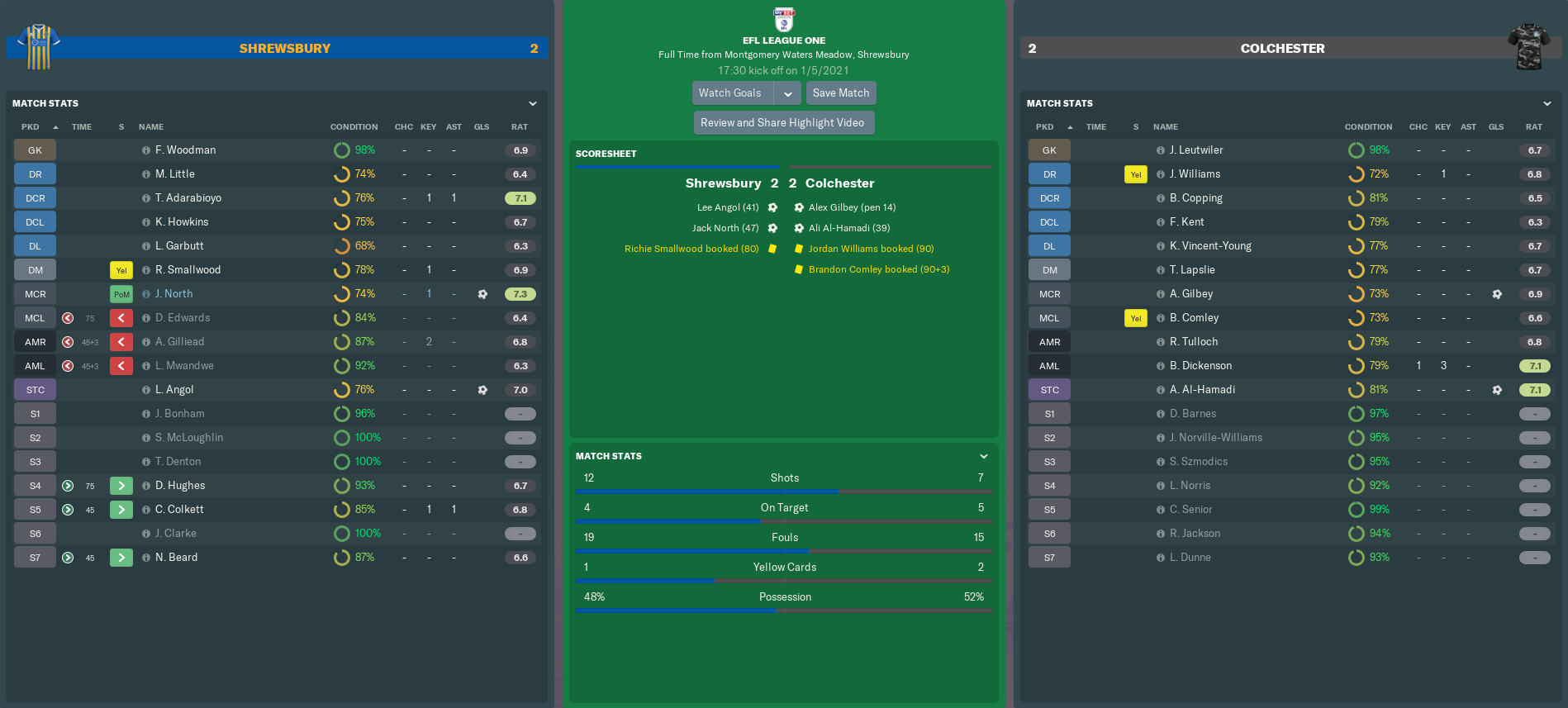Click Lee Angol's goal on the scoresheet
The width and height of the screenshot is (1568, 708).
click(728, 207)
